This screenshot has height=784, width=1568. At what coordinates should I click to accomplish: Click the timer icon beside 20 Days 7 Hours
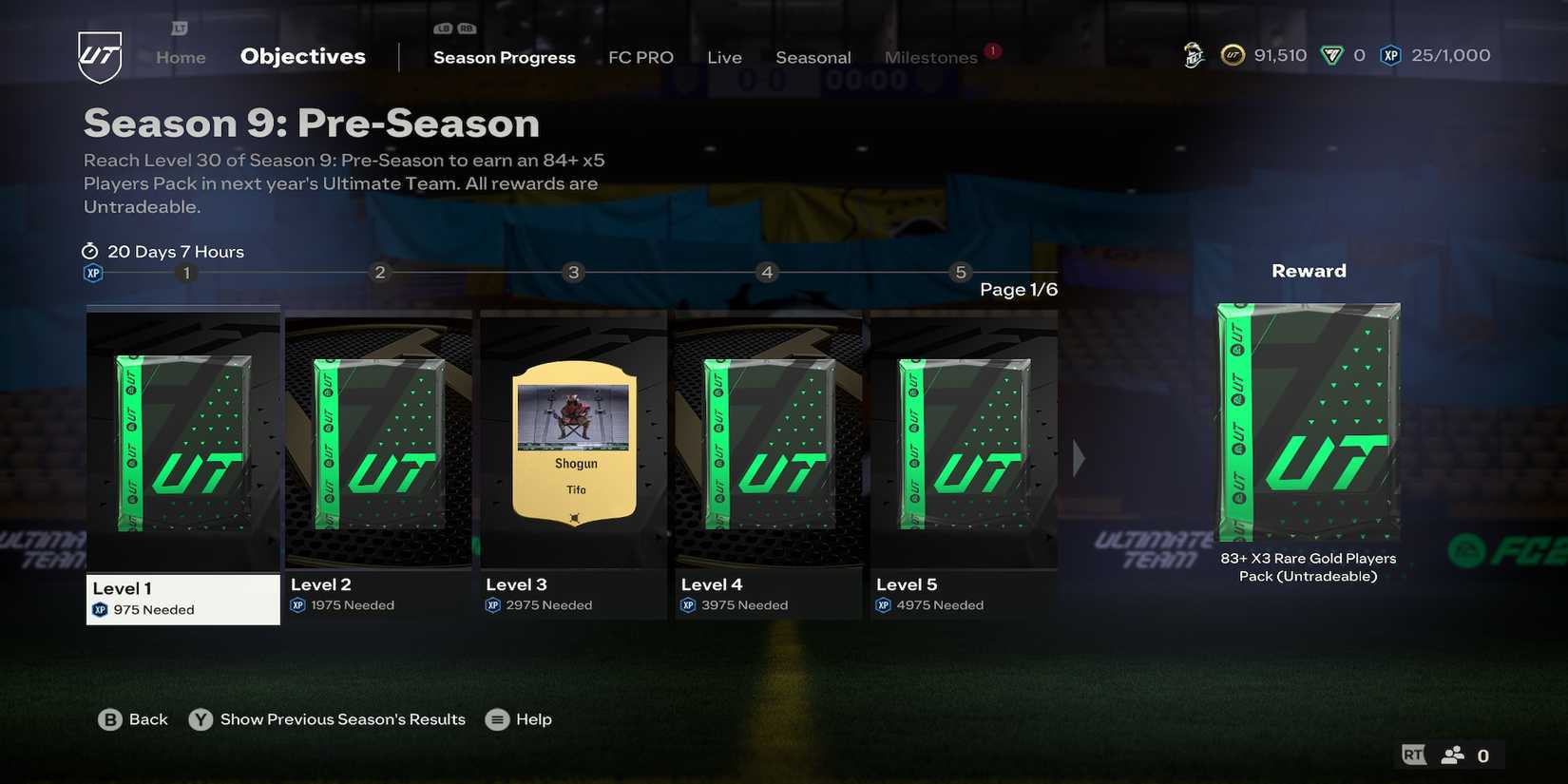coord(90,251)
